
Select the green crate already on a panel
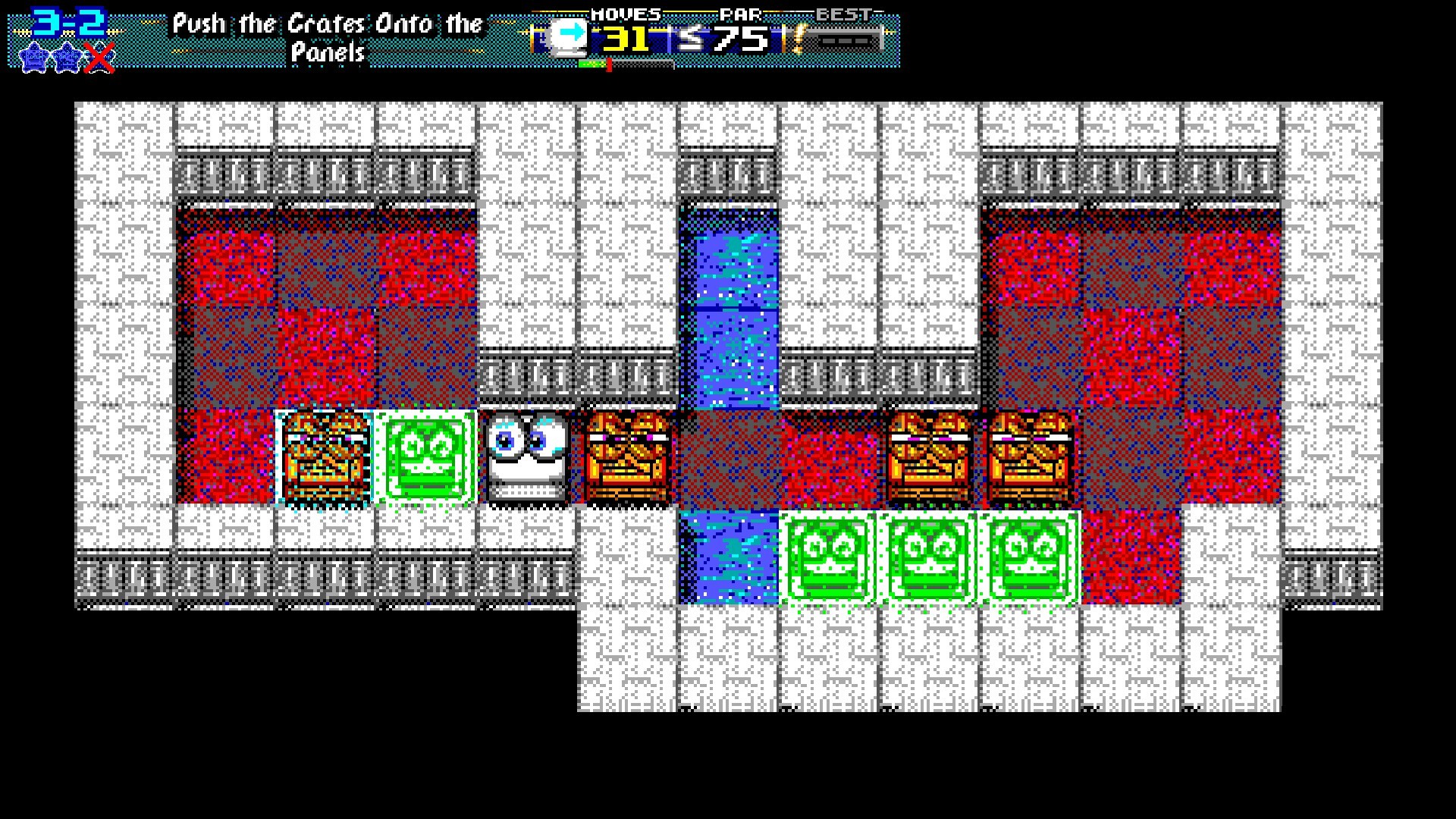427,456
